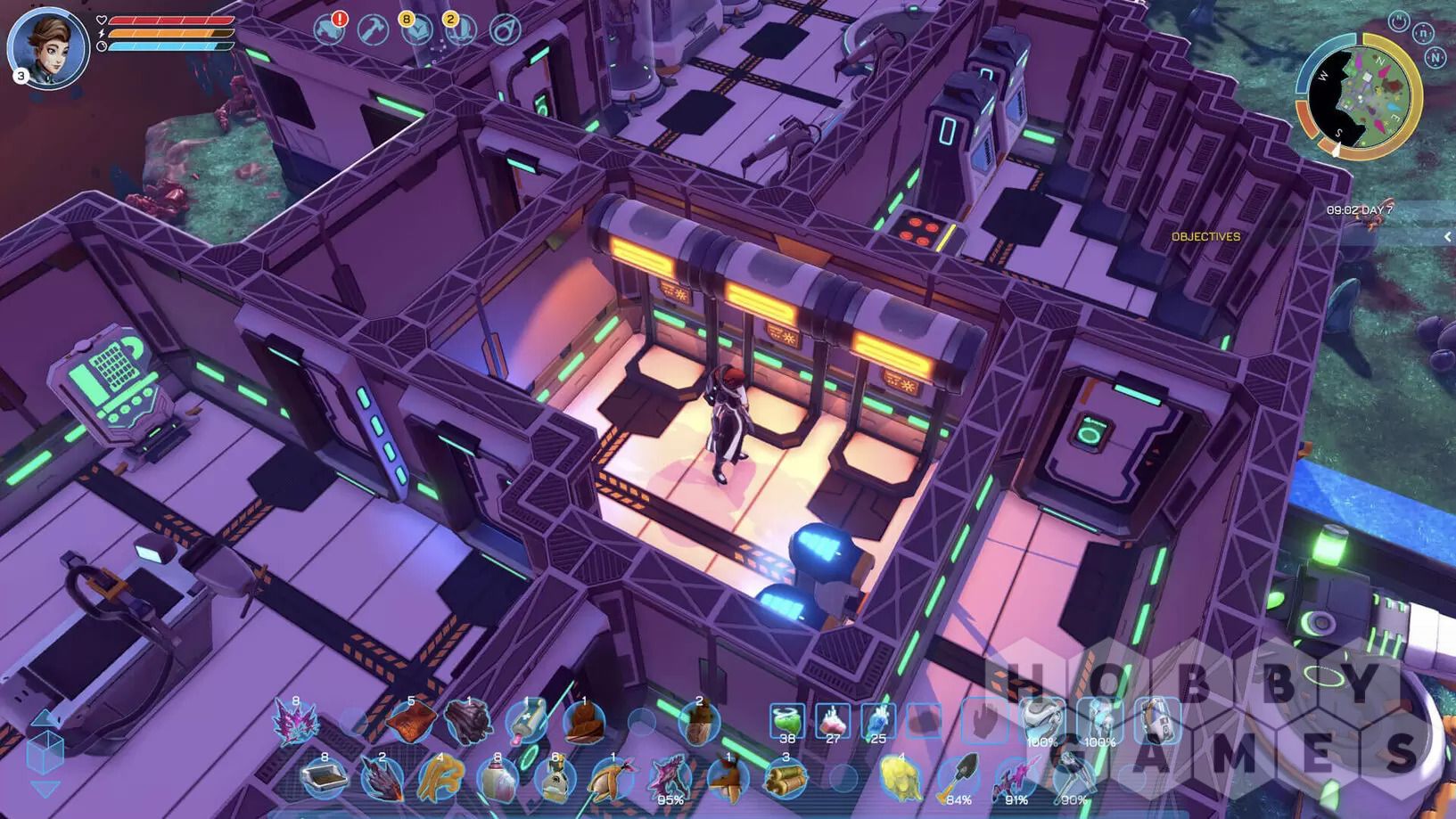Select the metal tray slot with 8

tap(324, 778)
